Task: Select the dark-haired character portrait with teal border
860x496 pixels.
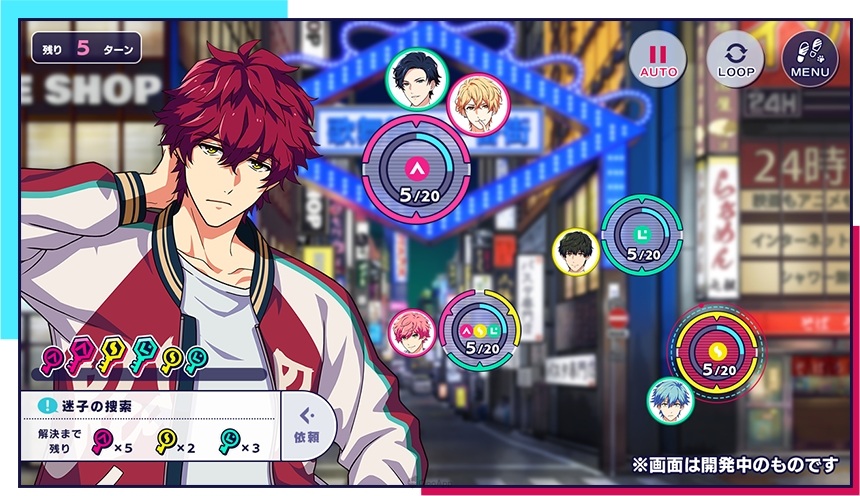Action: click(414, 77)
